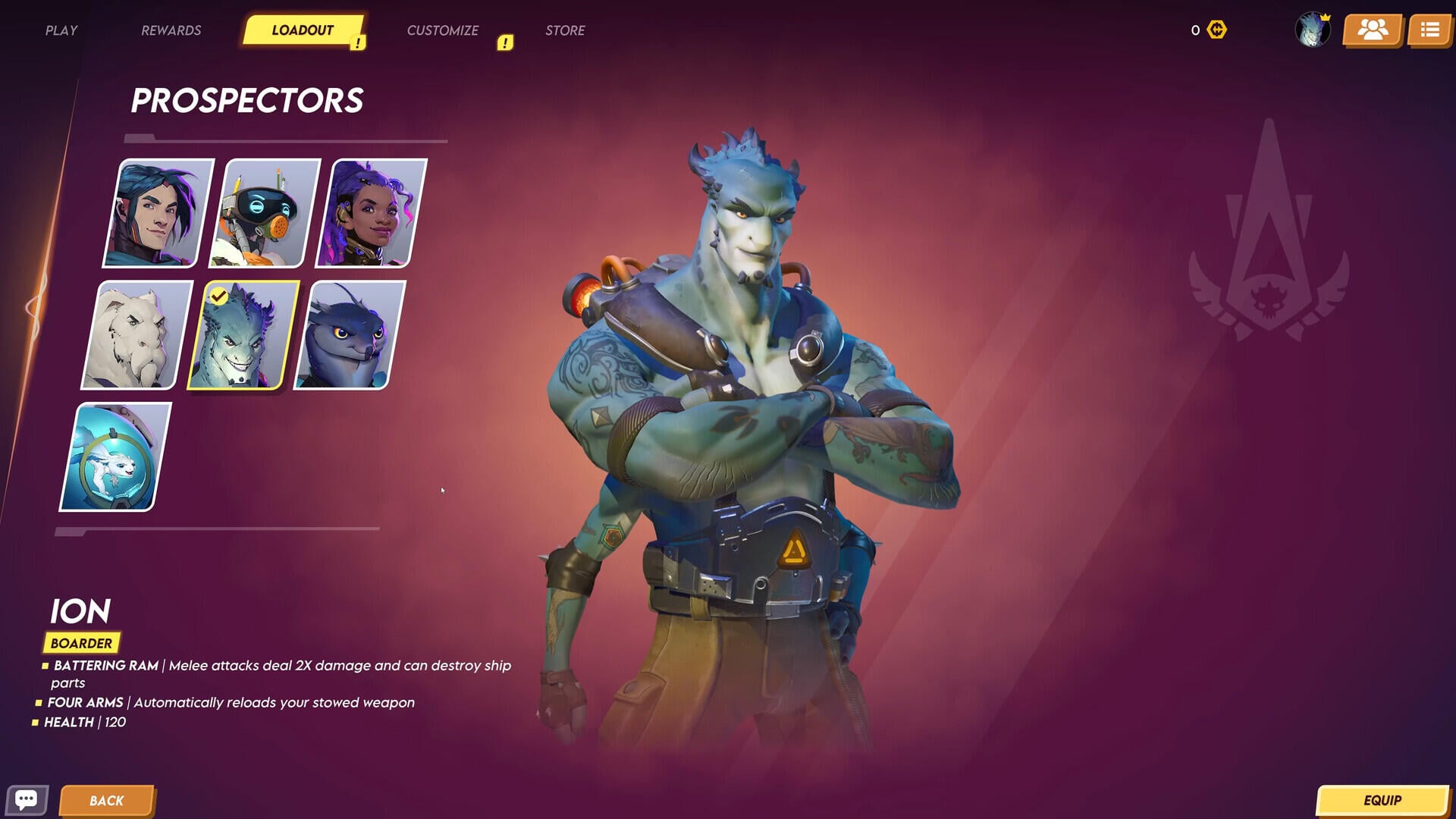Viewport: 1456px width, 819px height.
Task: Equip the selected prospector Ion
Action: point(1382,801)
